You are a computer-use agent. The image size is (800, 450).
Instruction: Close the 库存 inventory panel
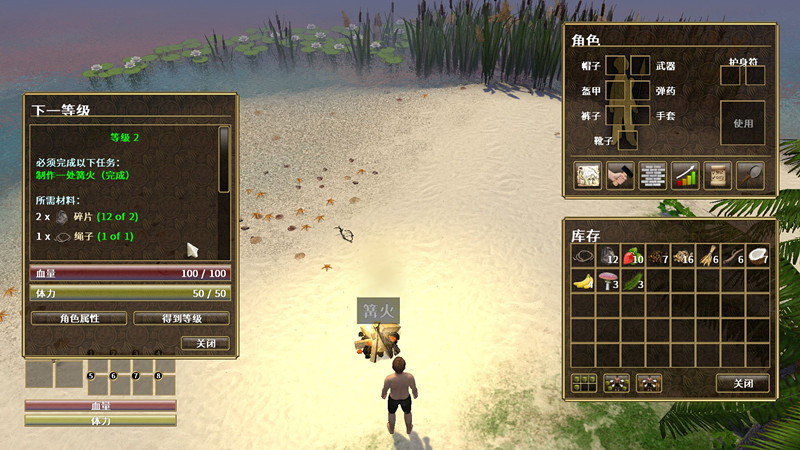742,383
